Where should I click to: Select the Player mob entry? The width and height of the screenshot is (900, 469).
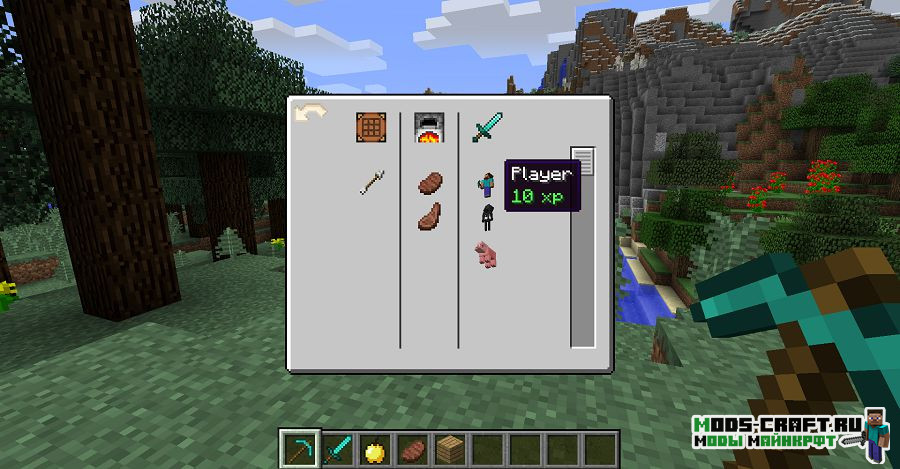pos(488,183)
